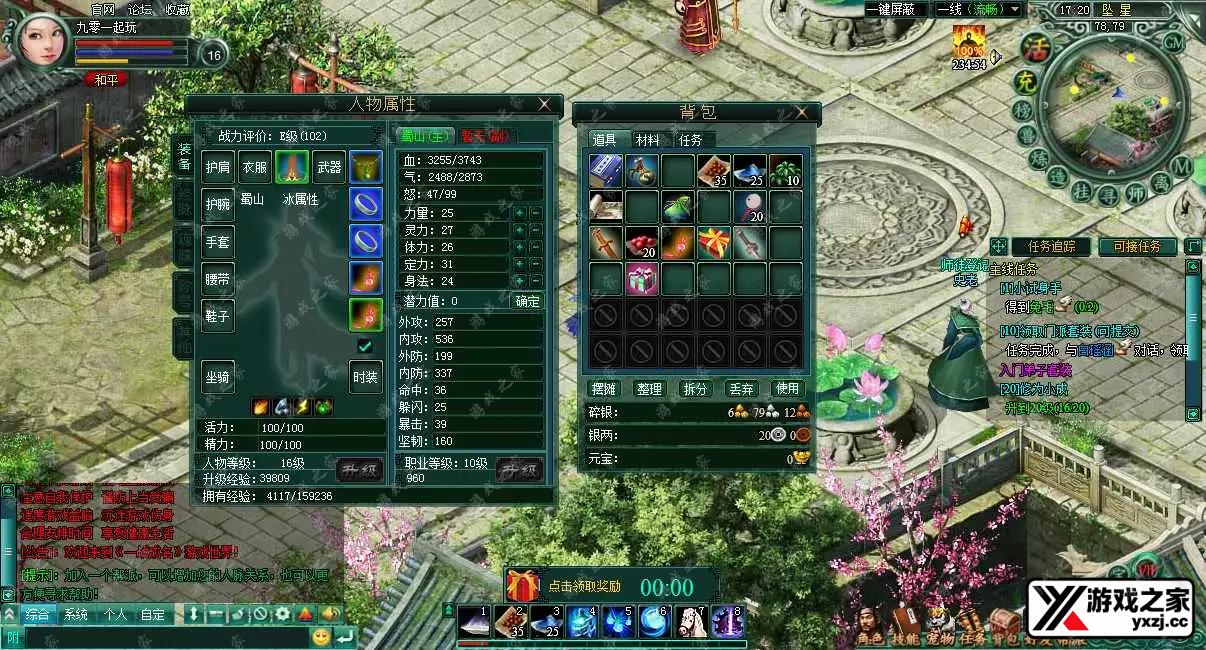The width and height of the screenshot is (1206, 650).
Task: Select the 坐骑 mount slot
Action: coord(218,377)
